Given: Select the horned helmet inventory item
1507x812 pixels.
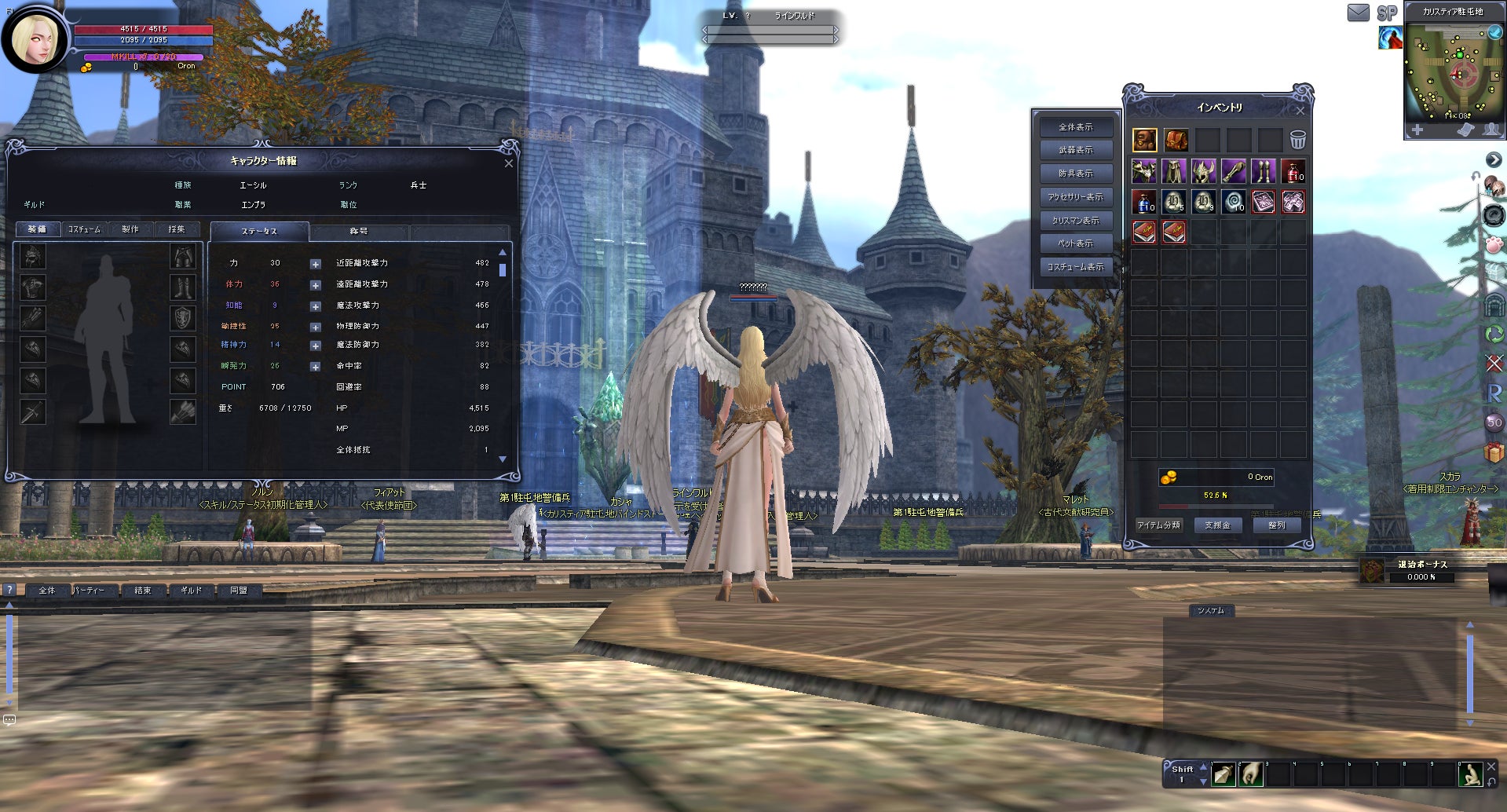Looking at the screenshot, I should pyautogui.click(x=1203, y=171).
